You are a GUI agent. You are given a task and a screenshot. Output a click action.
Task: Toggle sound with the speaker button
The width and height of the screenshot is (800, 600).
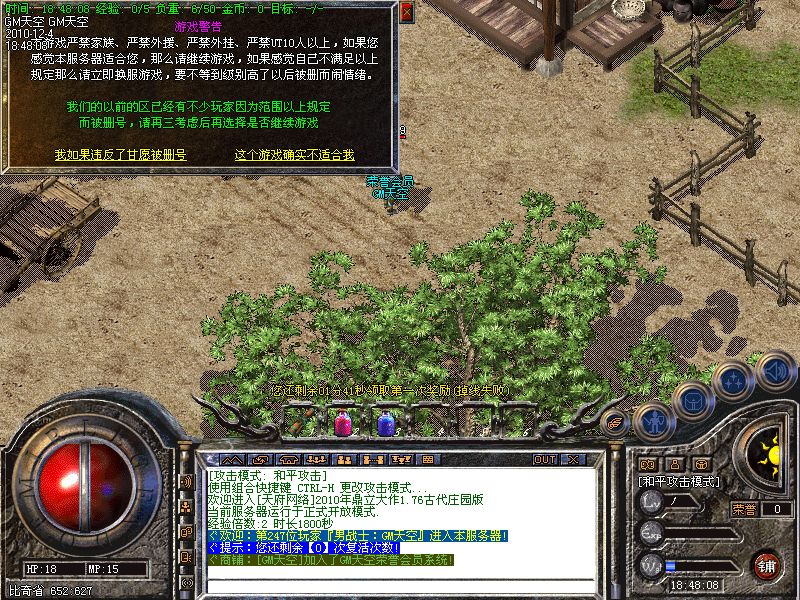[x=774, y=370]
